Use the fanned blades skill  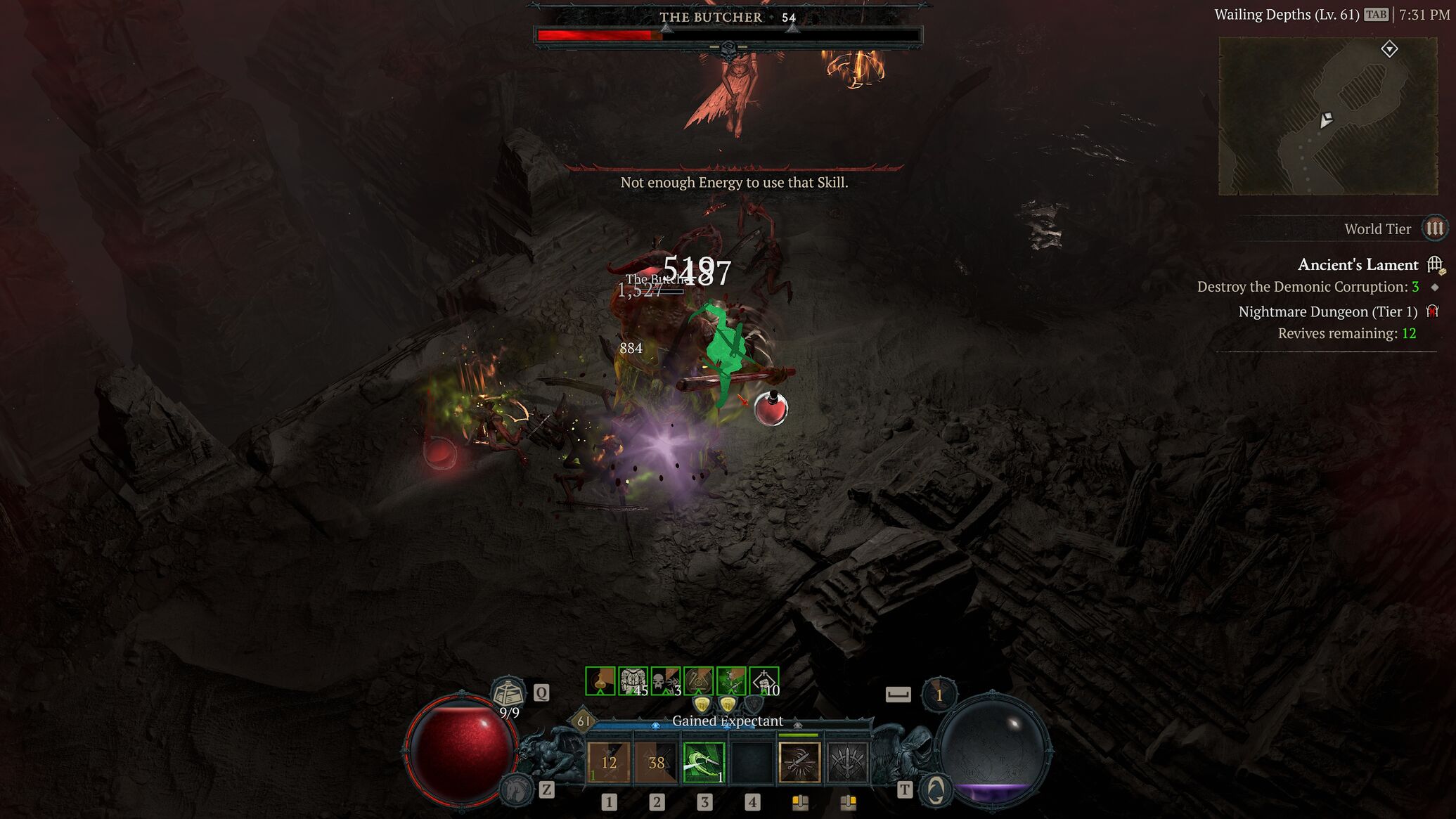[847, 763]
